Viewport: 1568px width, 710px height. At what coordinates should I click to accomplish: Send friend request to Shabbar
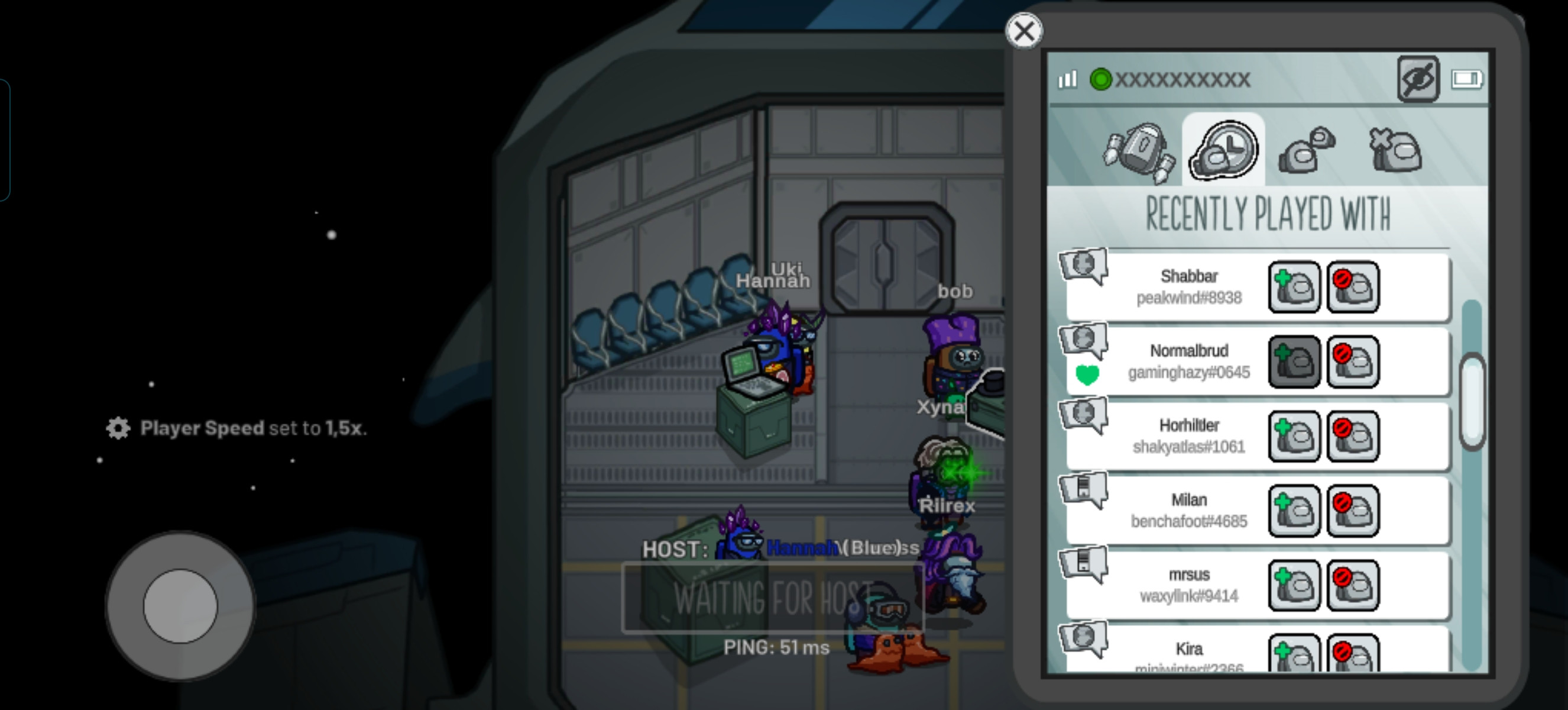(1294, 288)
